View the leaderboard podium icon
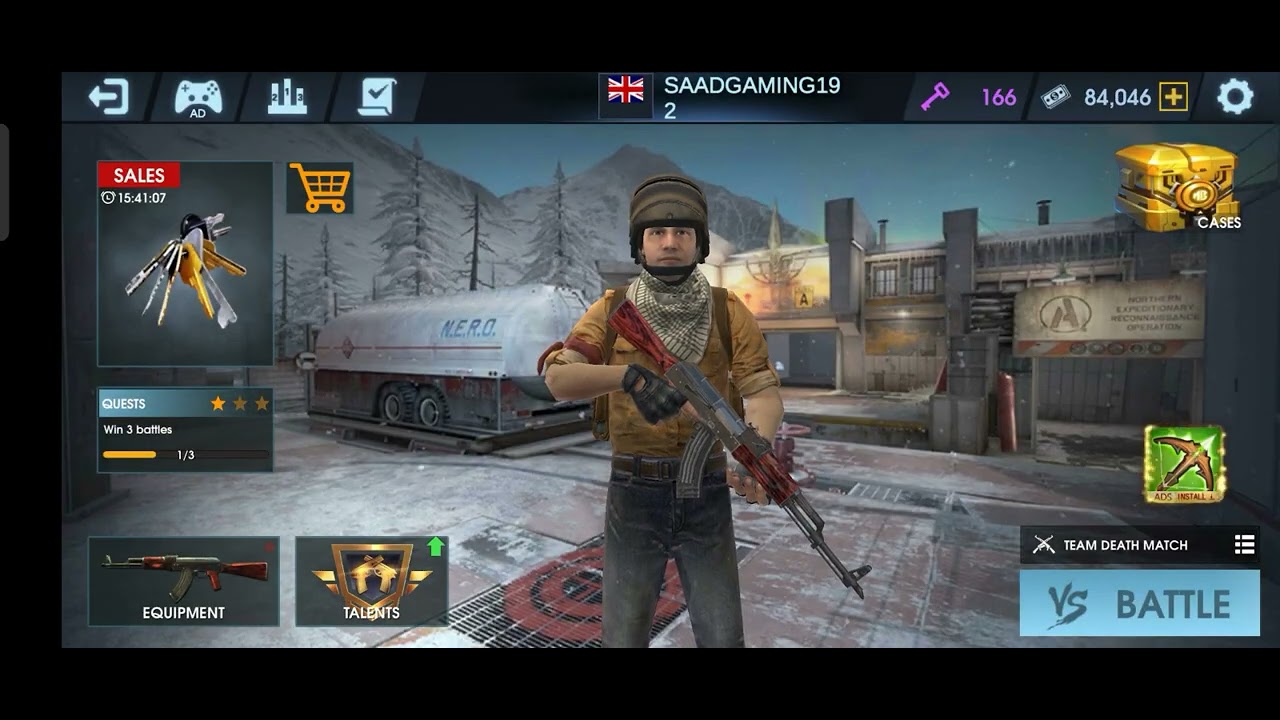Screen dimensions: 1280x720 (x=287, y=97)
